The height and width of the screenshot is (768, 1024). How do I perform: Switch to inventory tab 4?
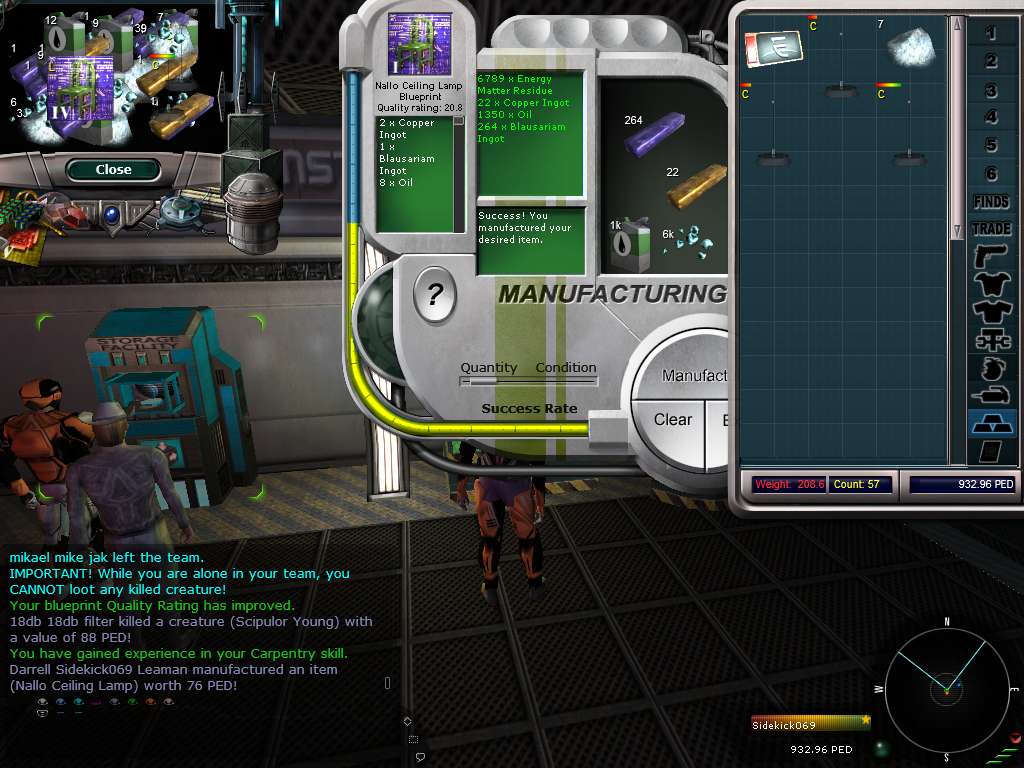[991, 118]
